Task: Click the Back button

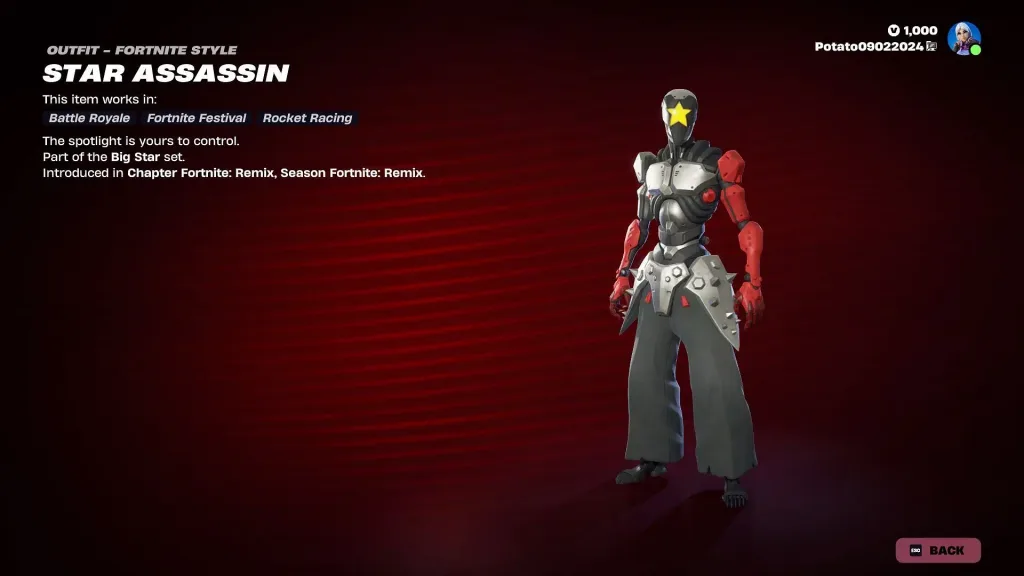Action: click(937, 550)
